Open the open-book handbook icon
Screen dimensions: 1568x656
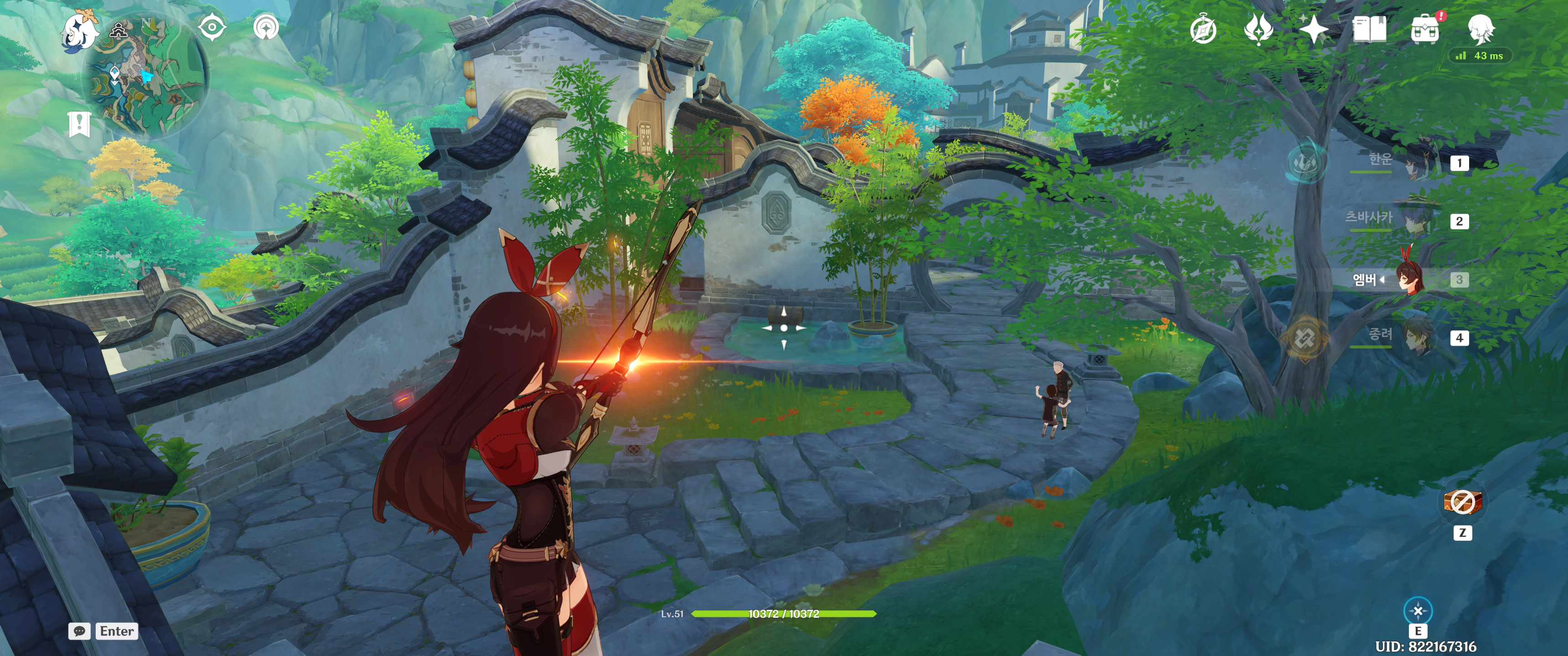coord(1369,29)
